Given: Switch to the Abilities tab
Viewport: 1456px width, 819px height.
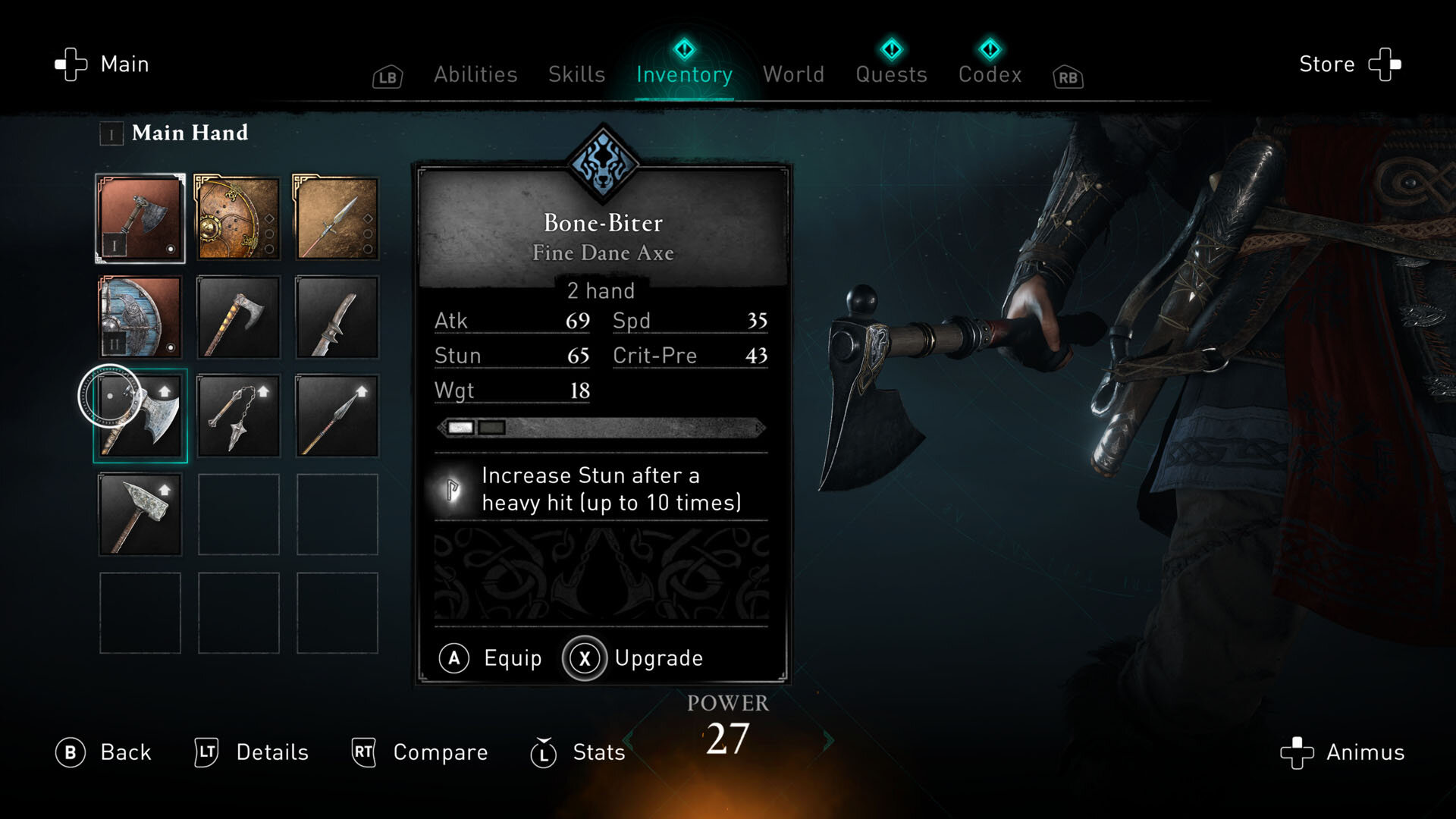Looking at the screenshot, I should coord(475,74).
